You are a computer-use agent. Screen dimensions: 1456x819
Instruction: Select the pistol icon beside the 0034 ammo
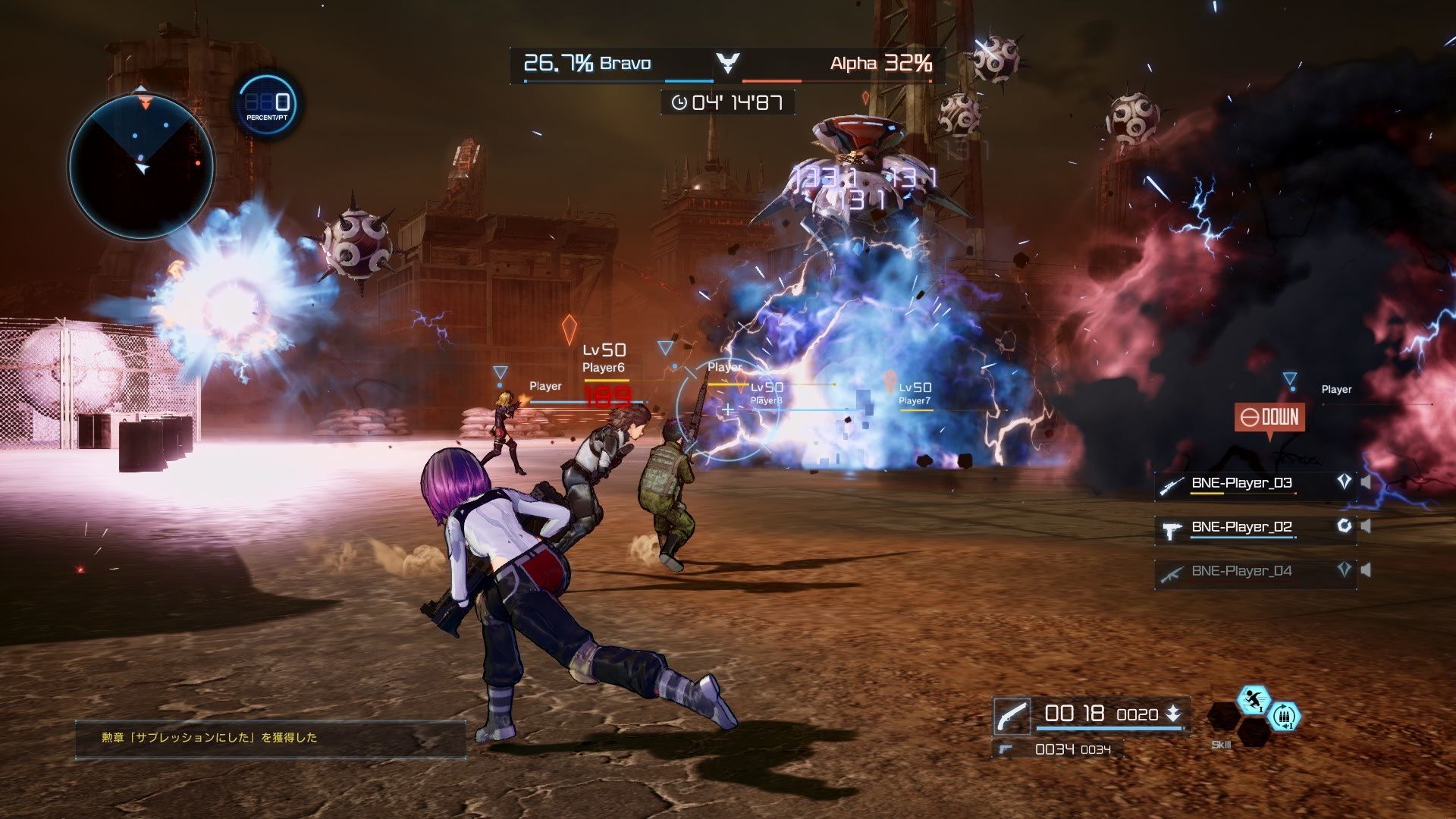tap(1005, 748)
